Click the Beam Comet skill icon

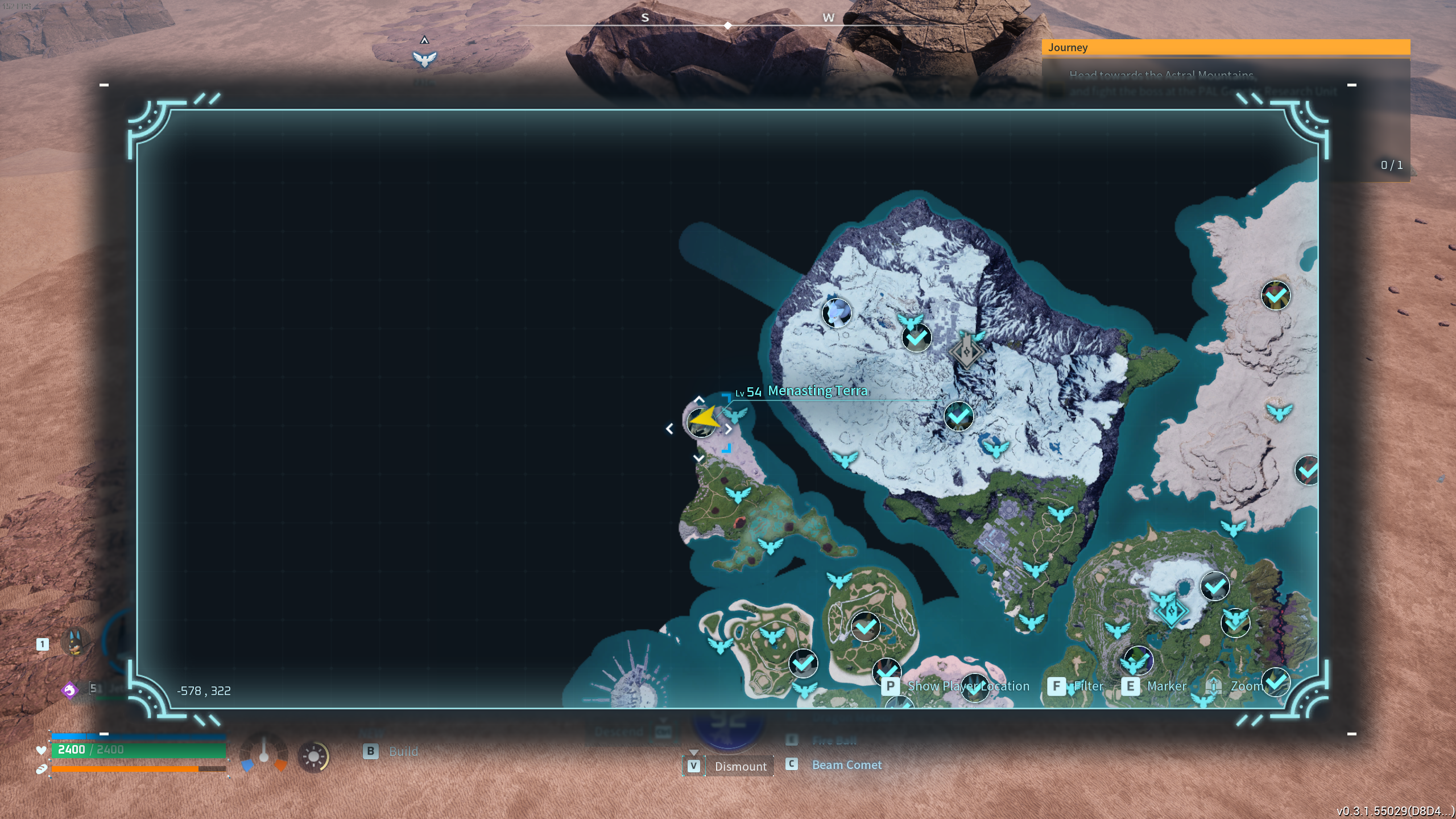point(792,765)
